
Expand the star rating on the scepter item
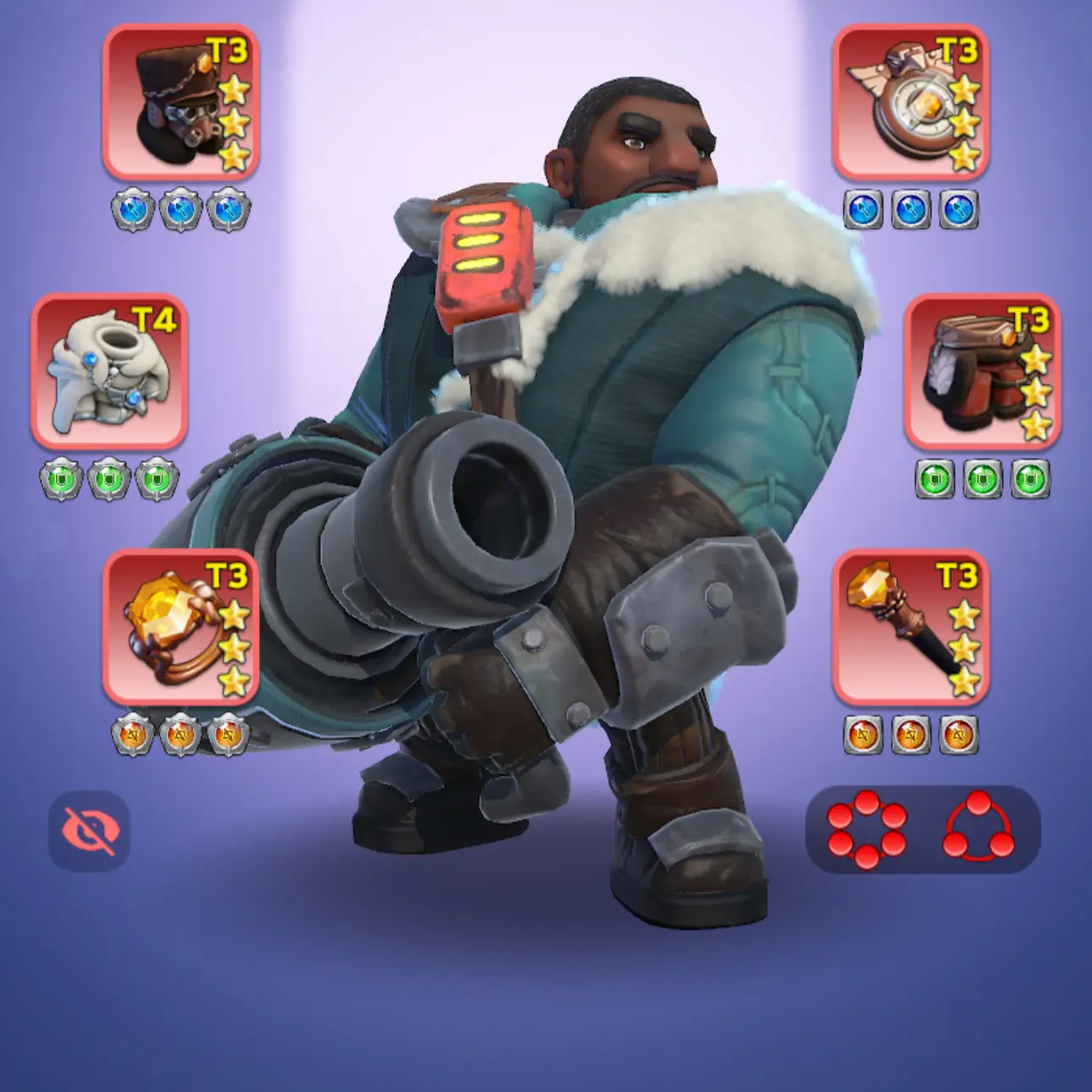[x=963, y=648]
